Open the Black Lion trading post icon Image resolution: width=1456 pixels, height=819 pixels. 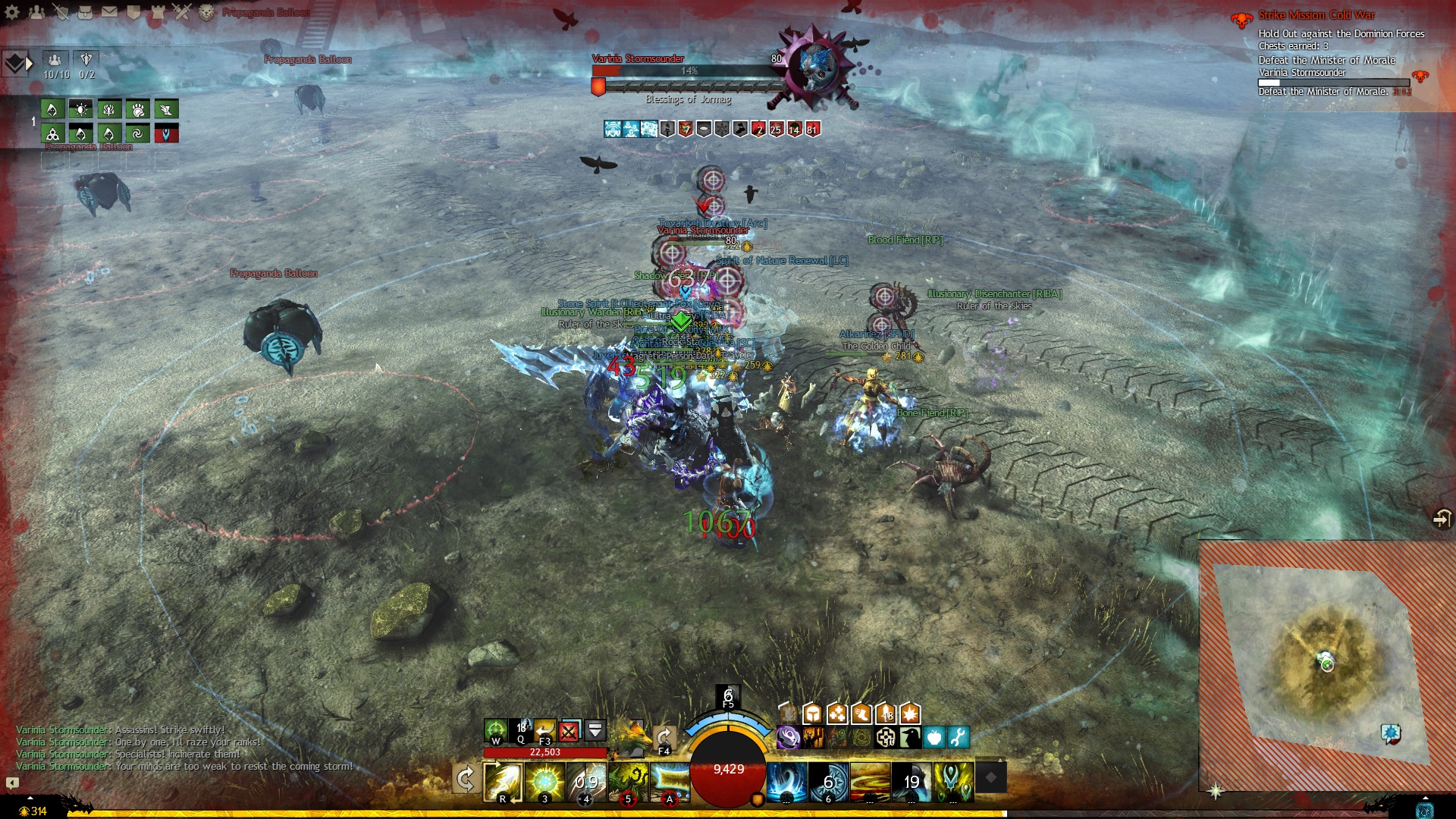coord(206,11)
